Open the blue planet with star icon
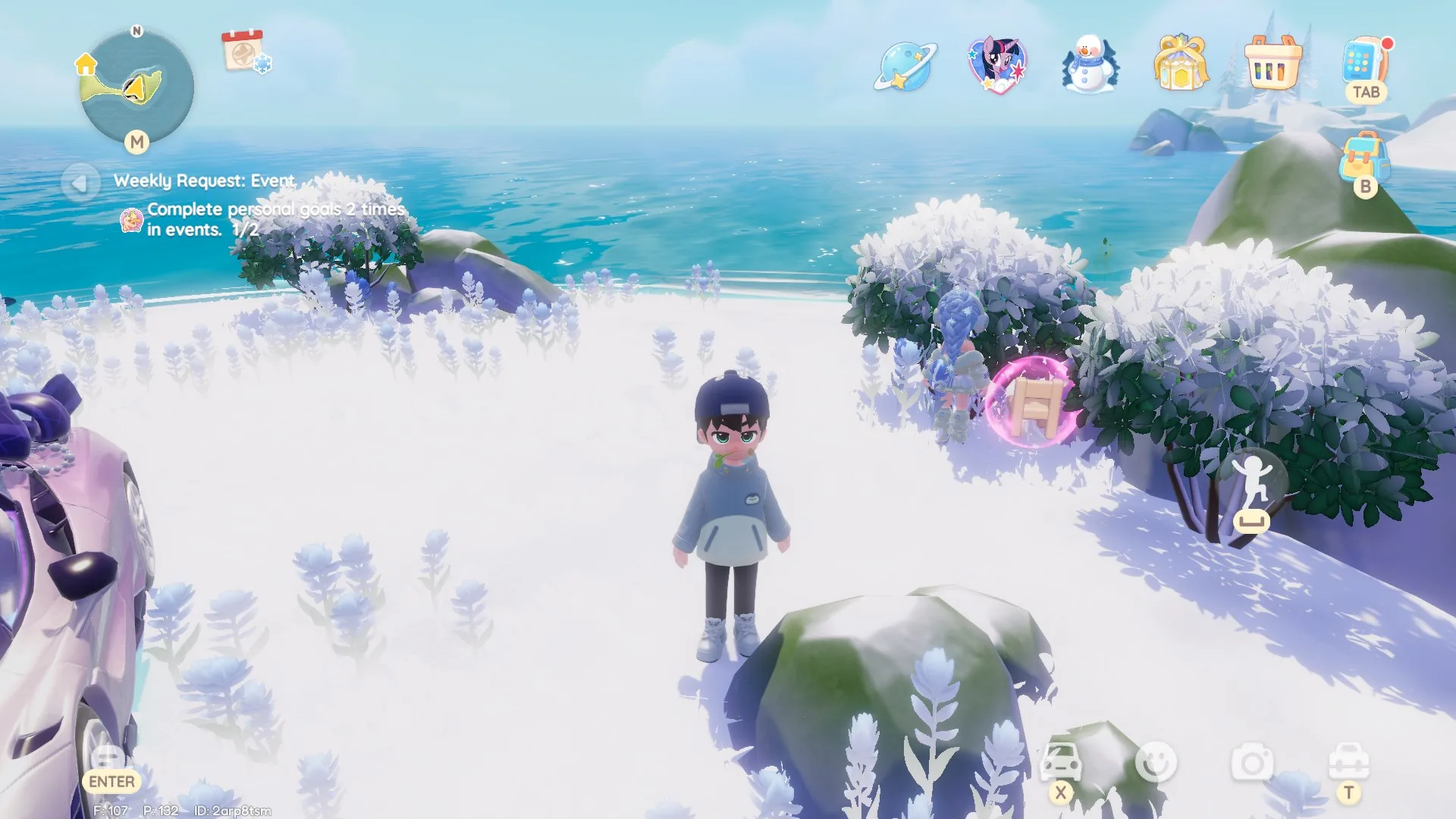Image resolution: width=1456 pixels, height=819 pixels. tap(905, 67)
